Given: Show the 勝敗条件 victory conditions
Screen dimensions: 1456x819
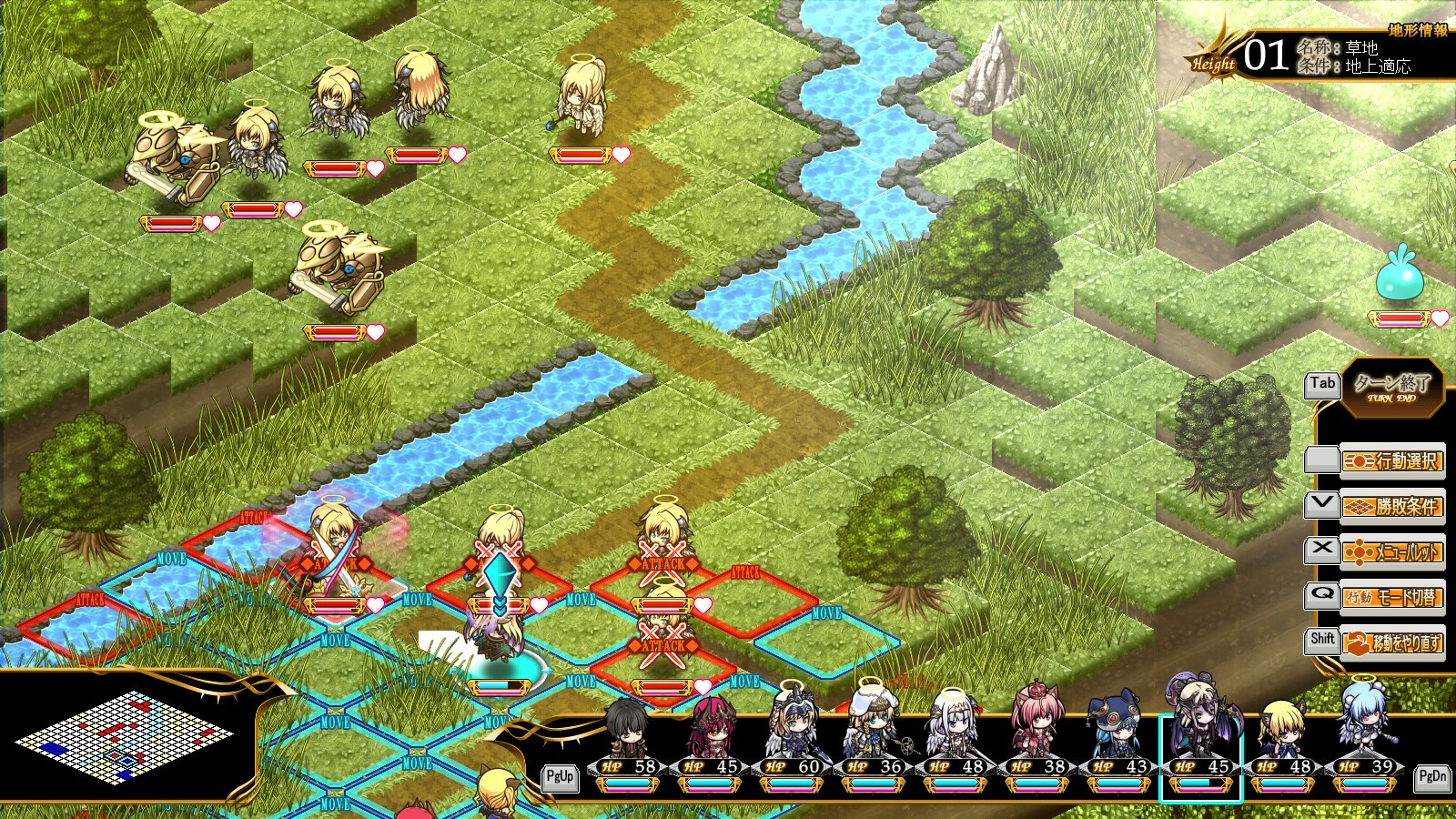Looking at the screenshot, I should point(1392,506).
